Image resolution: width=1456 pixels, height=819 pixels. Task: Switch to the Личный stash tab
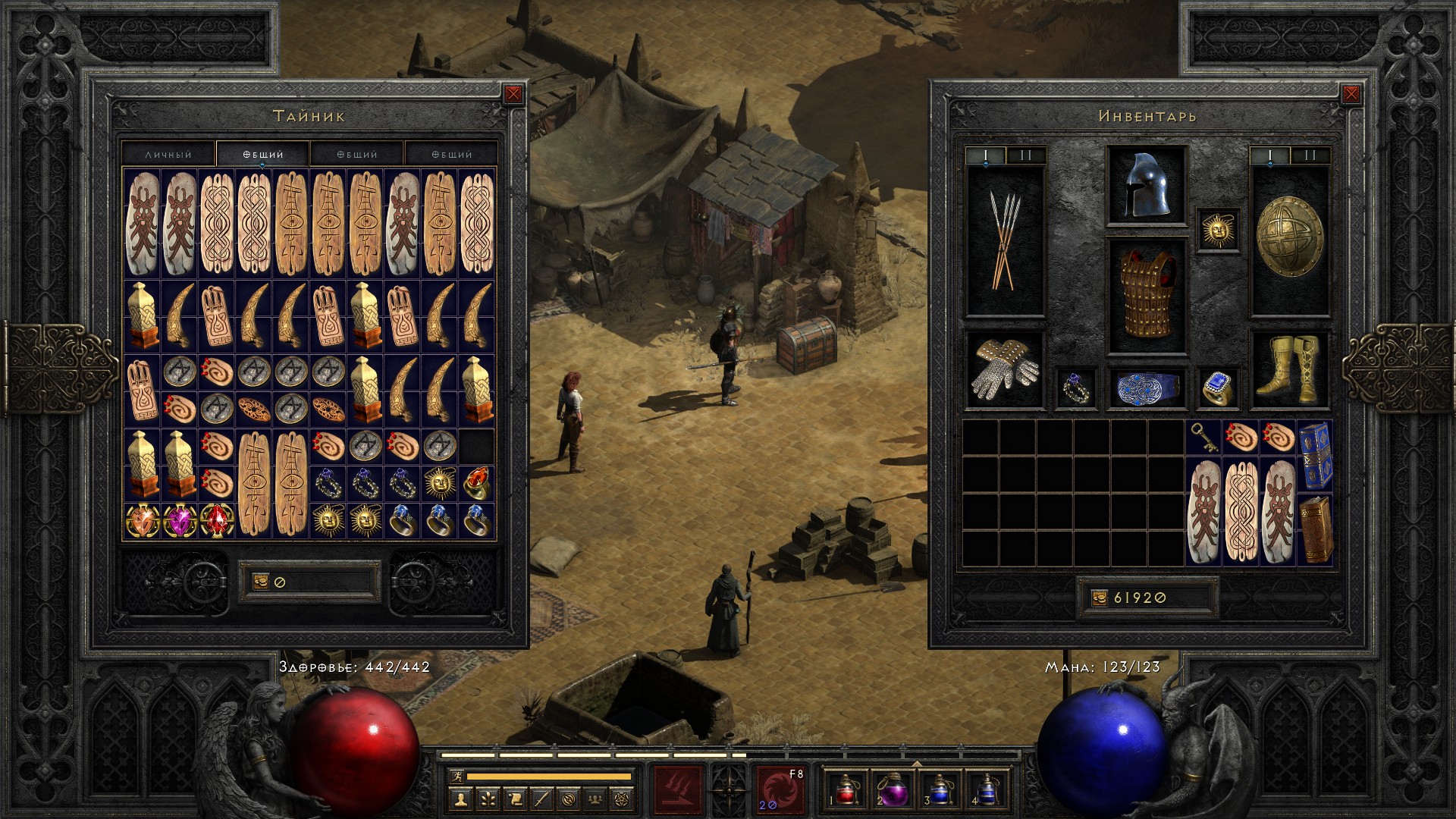pos(168,154)
